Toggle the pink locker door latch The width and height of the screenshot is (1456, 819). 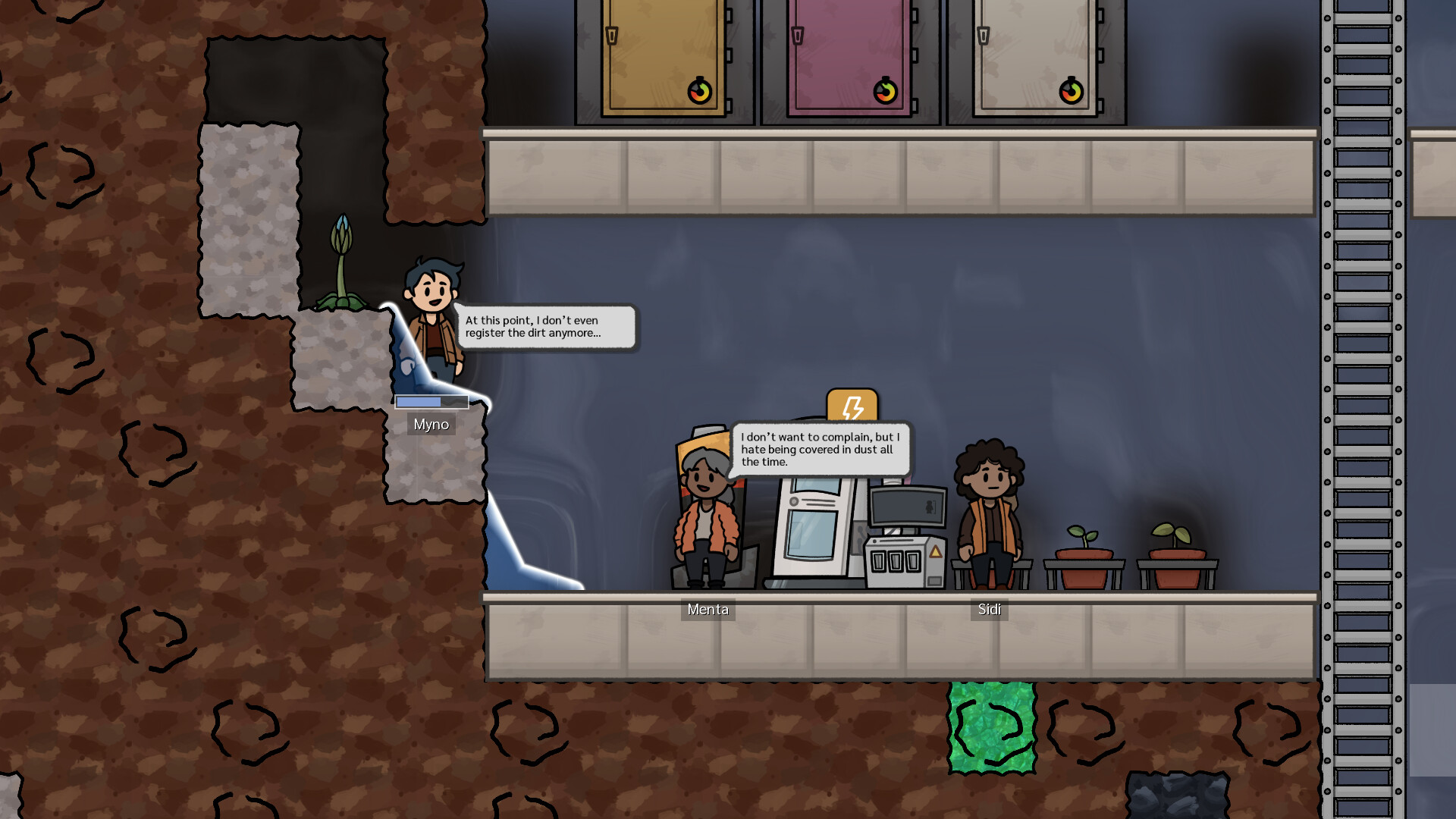tap(799, 36)
